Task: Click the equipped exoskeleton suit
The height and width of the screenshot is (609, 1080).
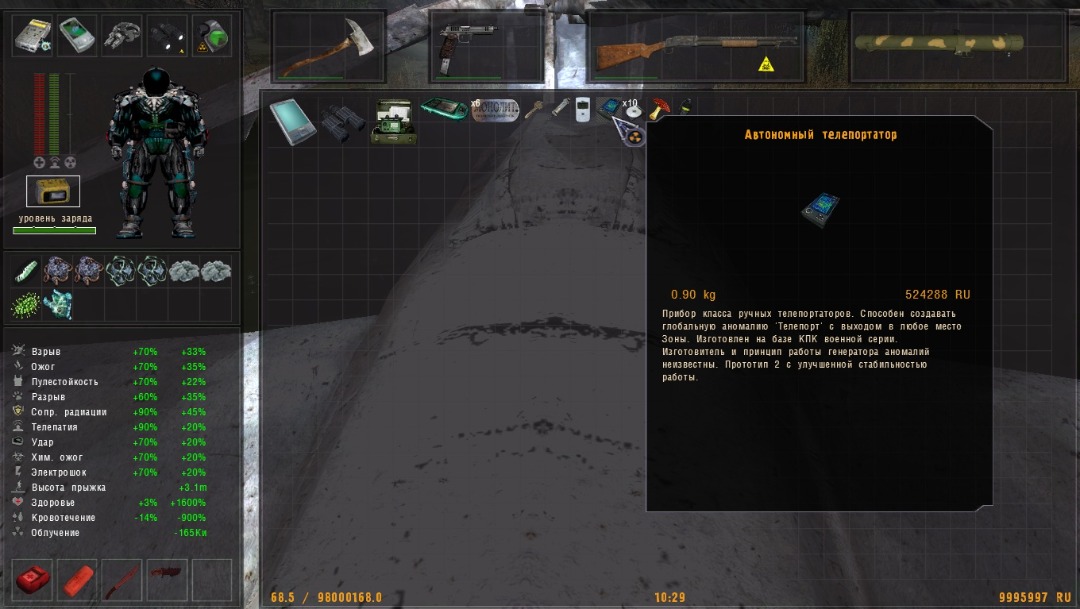Action: point(157,152)
